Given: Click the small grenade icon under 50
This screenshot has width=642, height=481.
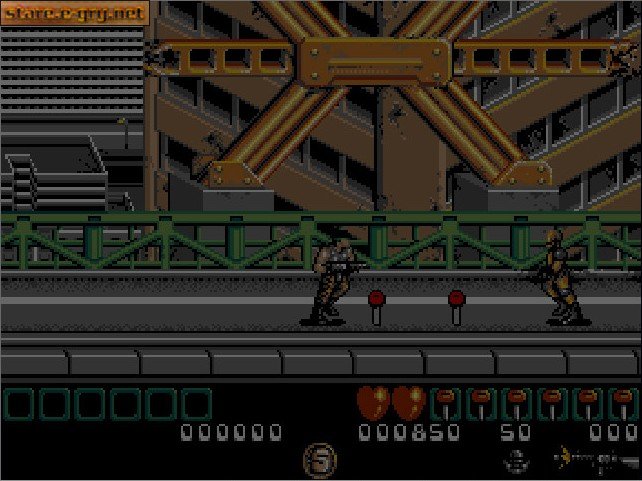Looking at the screenshot, I should coord(516,460).
